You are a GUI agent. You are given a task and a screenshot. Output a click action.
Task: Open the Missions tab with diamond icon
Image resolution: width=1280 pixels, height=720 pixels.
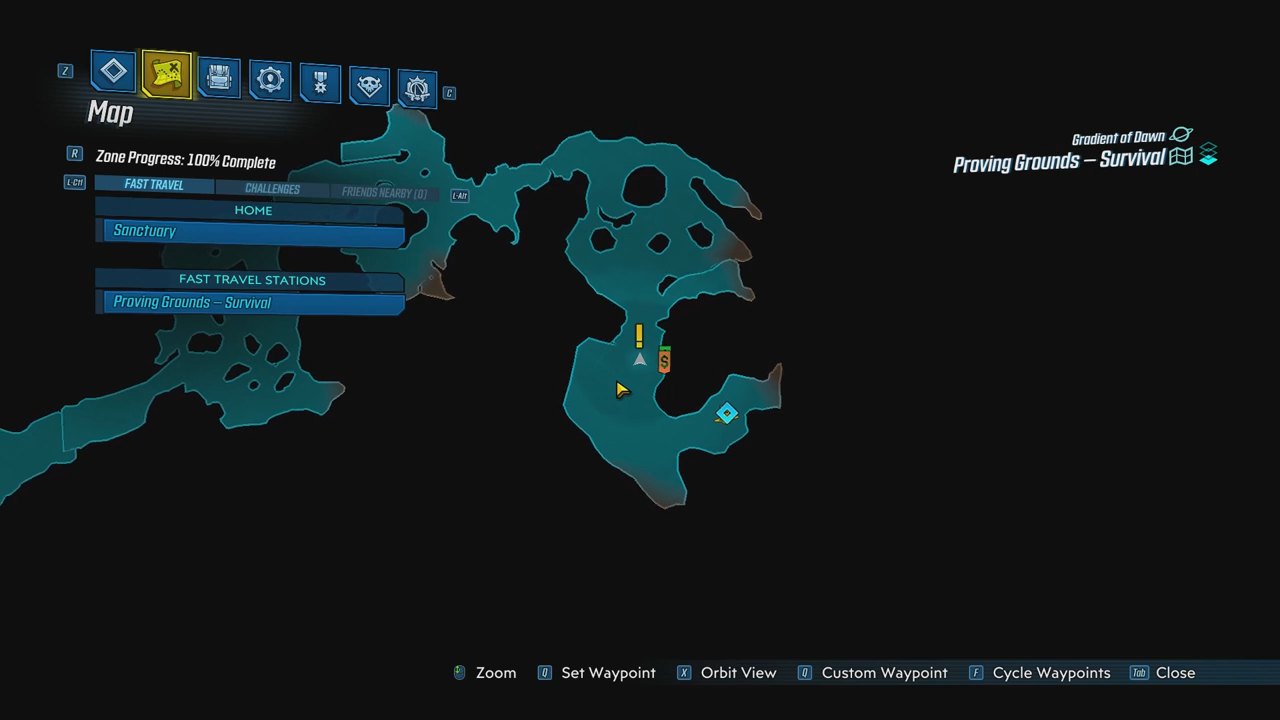click(113, 72)
